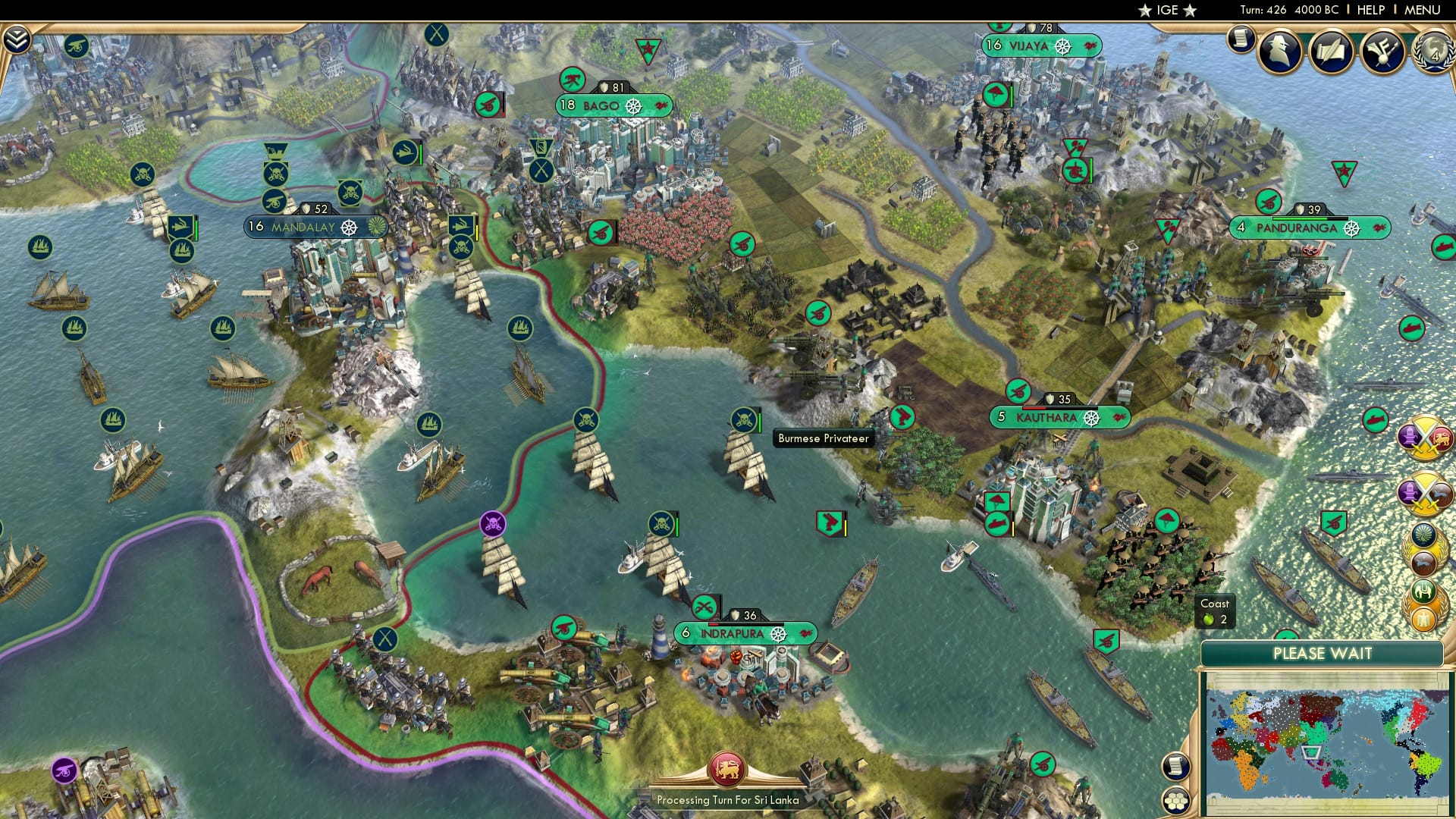The image size is (1456, 819).
Task: Open HELP from the top bar
Action: point(1371,9)
